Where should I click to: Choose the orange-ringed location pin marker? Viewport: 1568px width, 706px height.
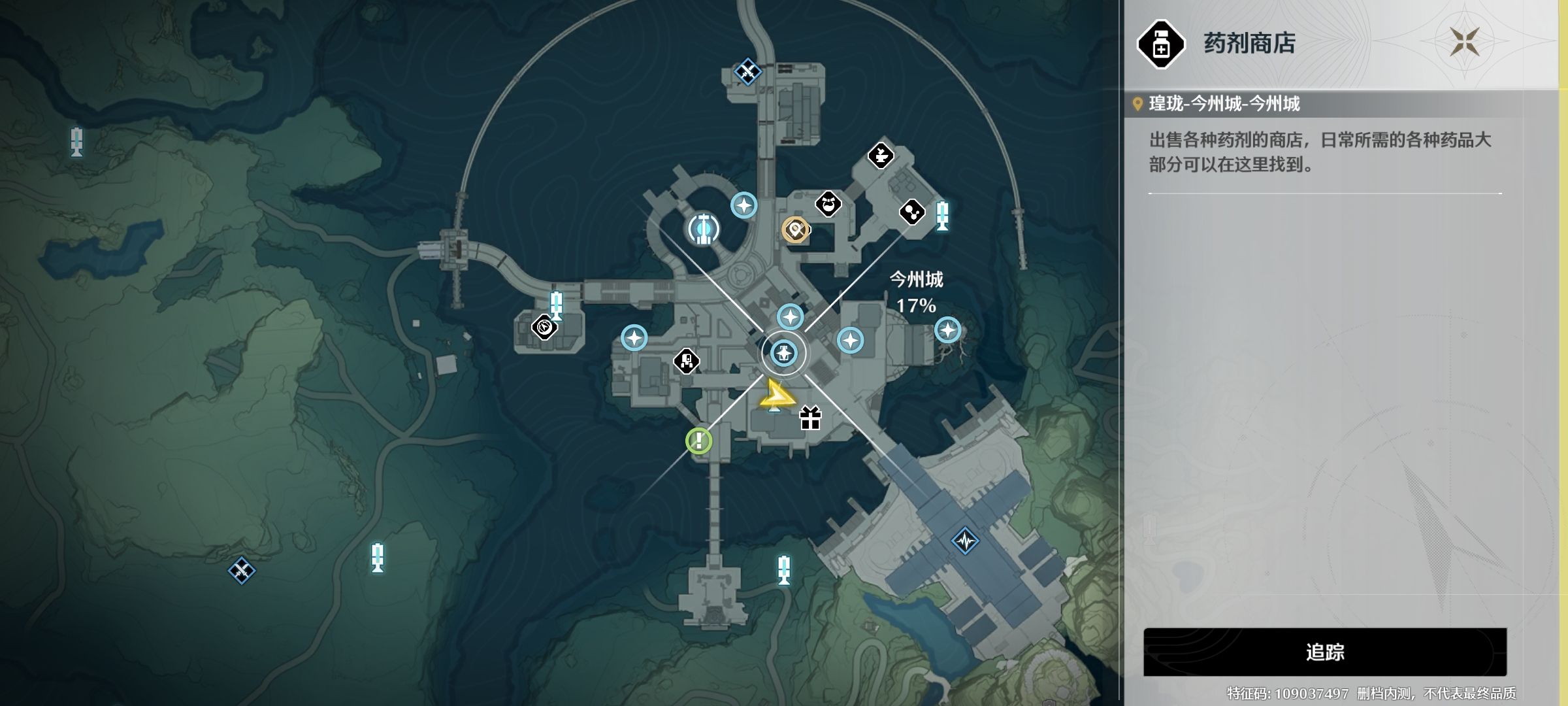[795, 229]
